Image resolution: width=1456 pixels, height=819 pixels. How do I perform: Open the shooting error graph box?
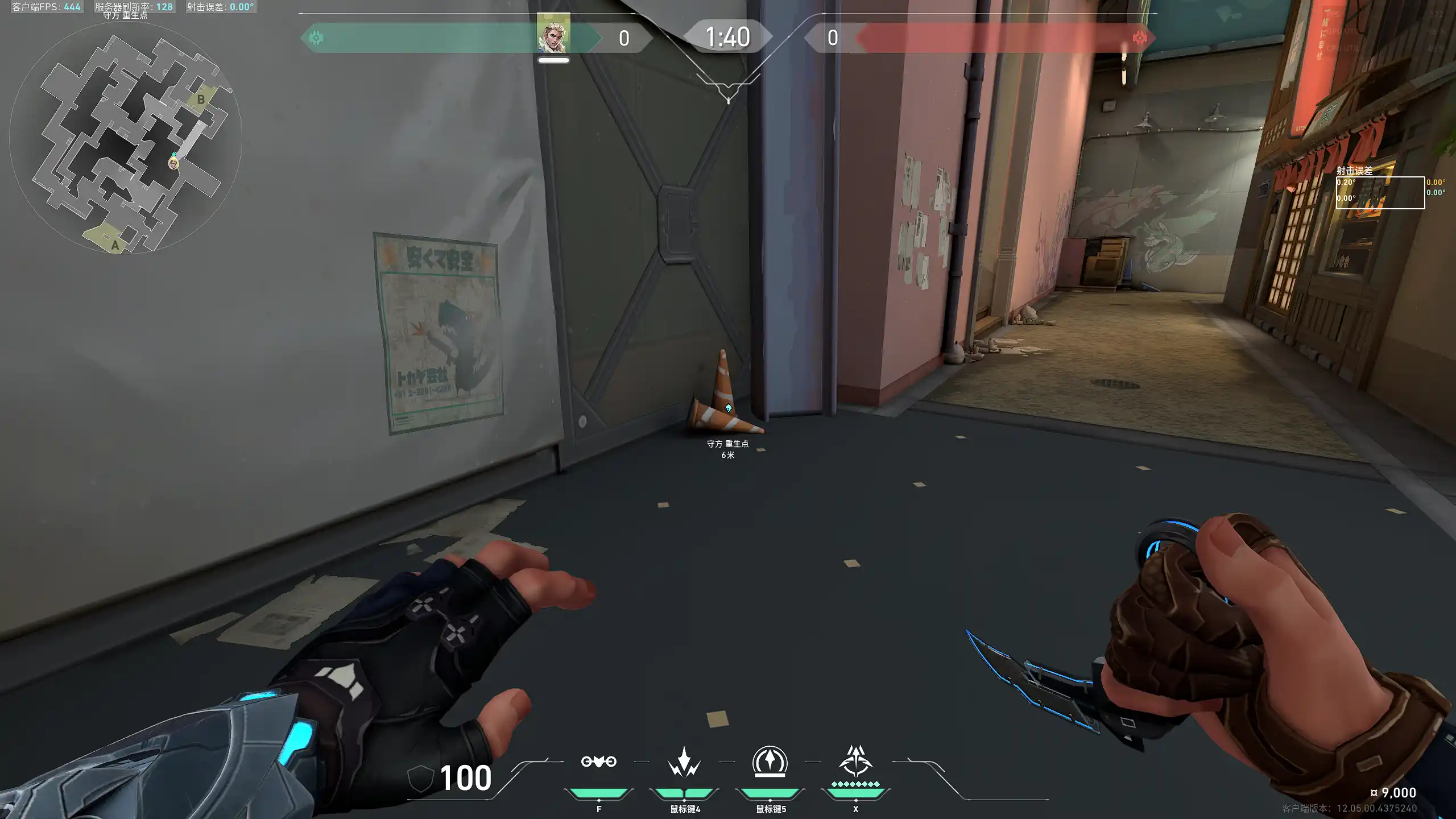click(x=1380, y=193)
